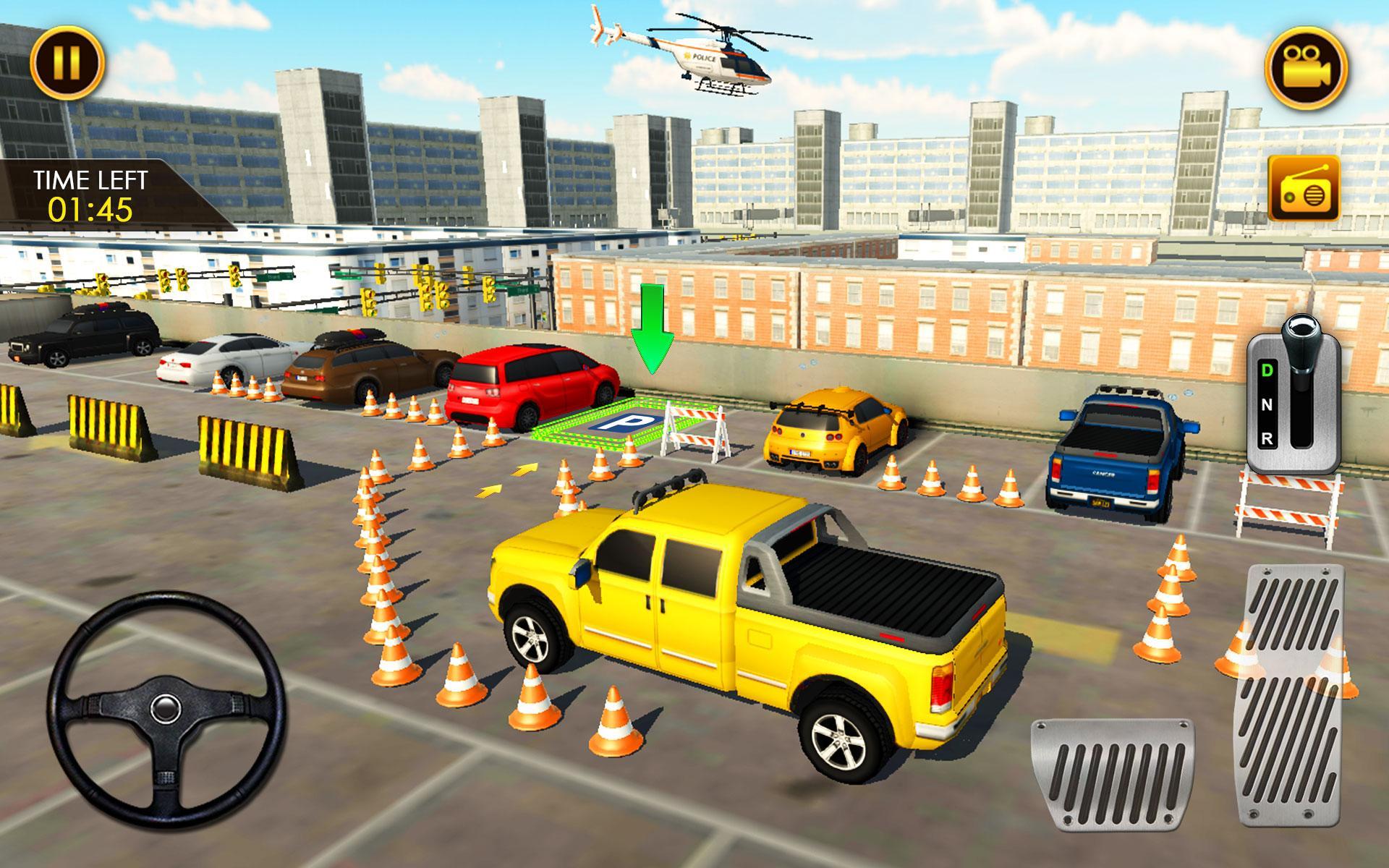Screen dimensions: 1389x868
Task: Tap the brake pedal
Action: coord(1113,771)
